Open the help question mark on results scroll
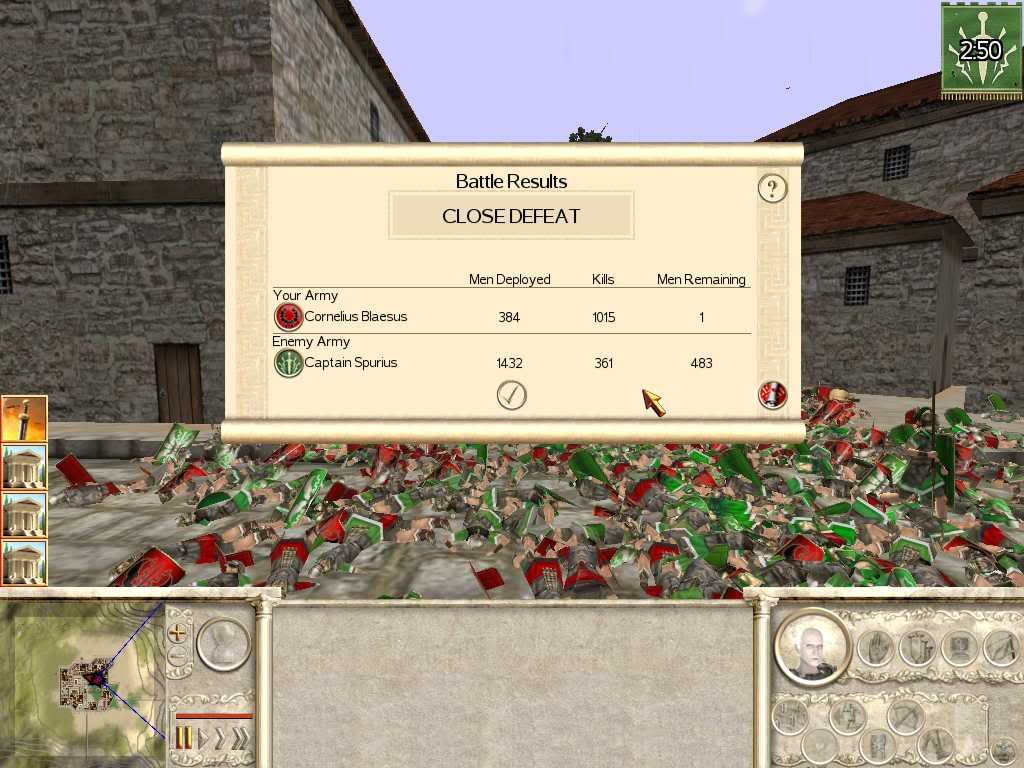This screenshot has height=768, width=1024. pyautogui.click(x=772, y=188)
